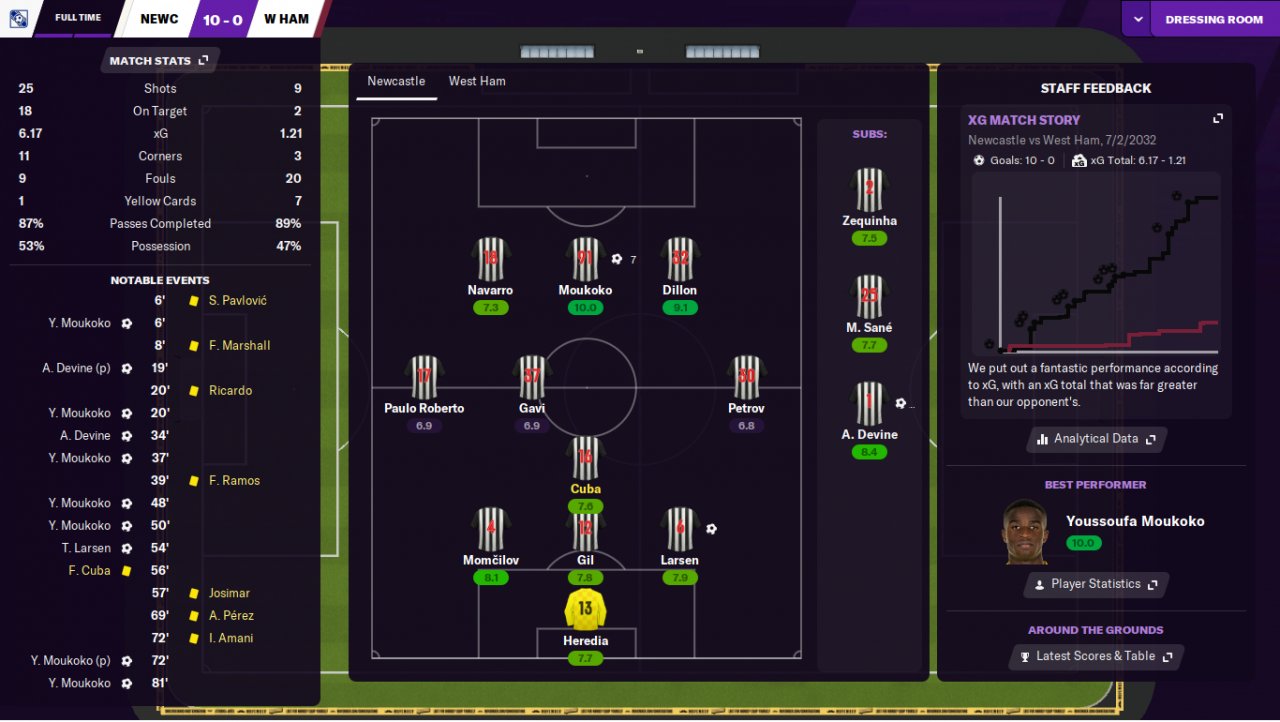Select Moukoko on the pitch
This screenshot has height=722, width=1280.
point(585,260)
